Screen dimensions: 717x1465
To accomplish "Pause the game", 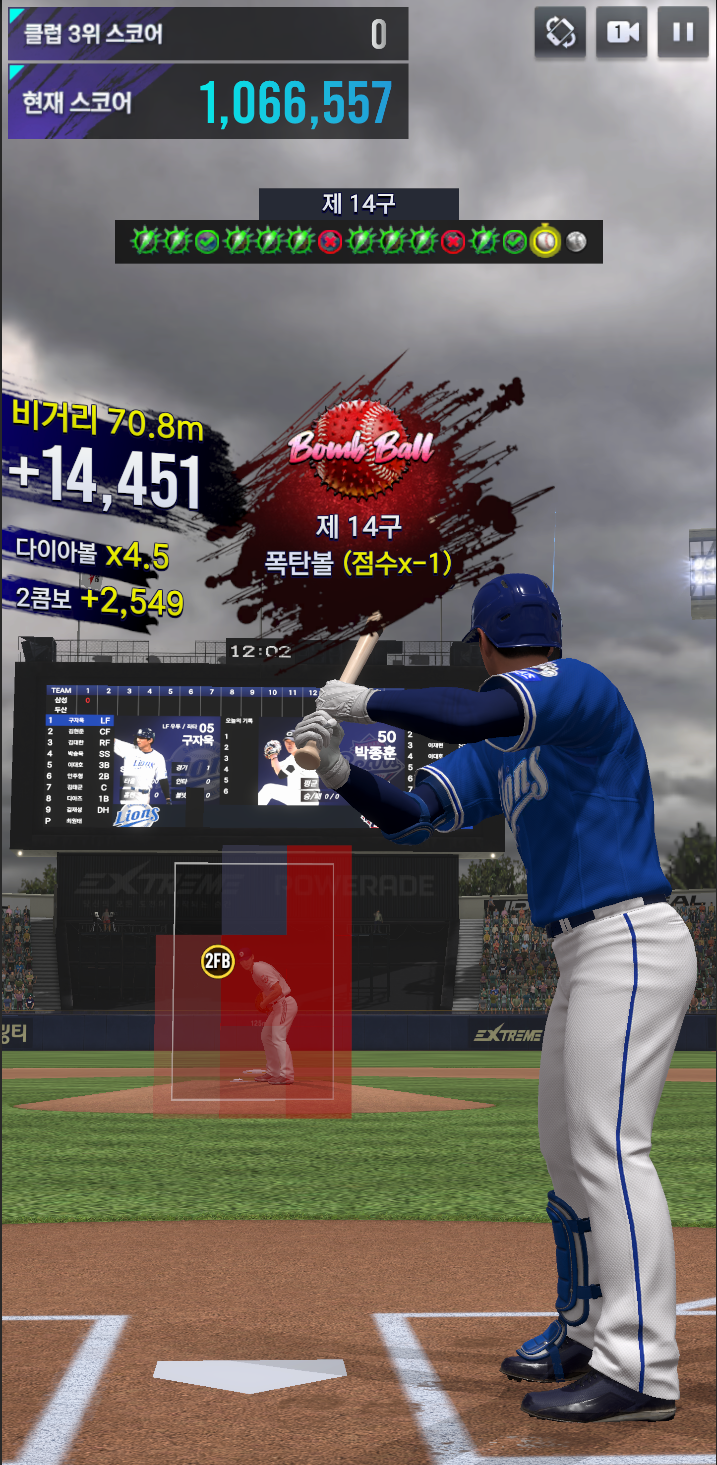I will click(x=683, y=32).
